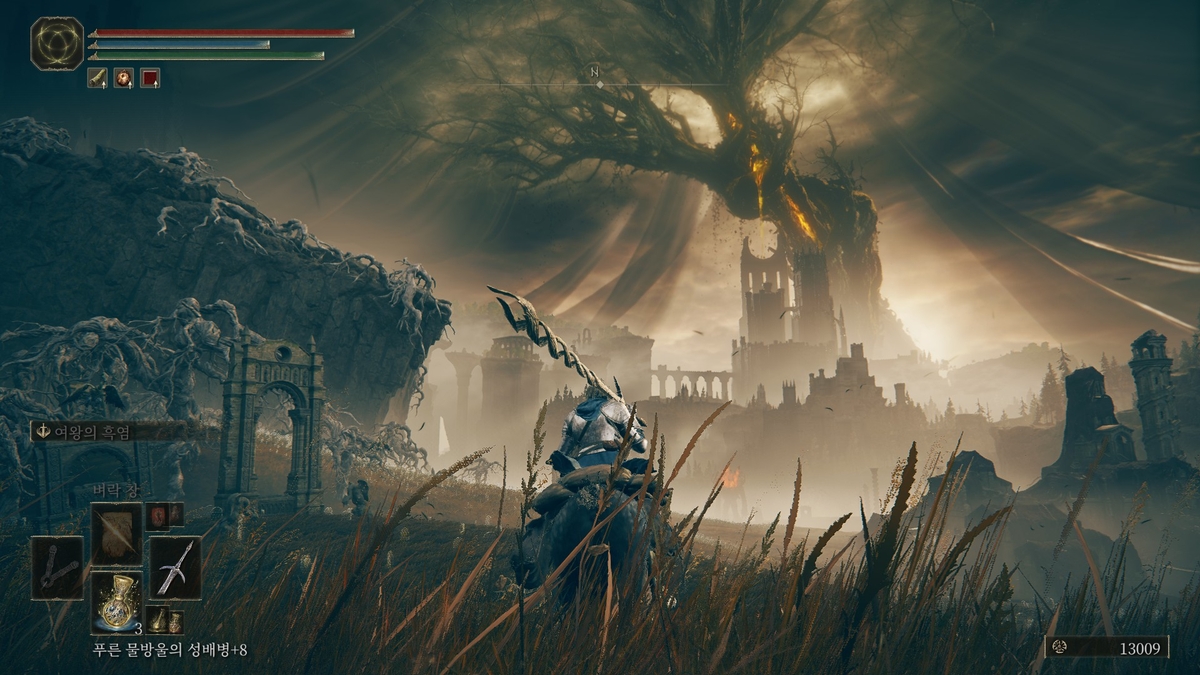Click the Flask of Cerulean Tears slot
This screenshot has height=675, width=1200.
[117, 601]
